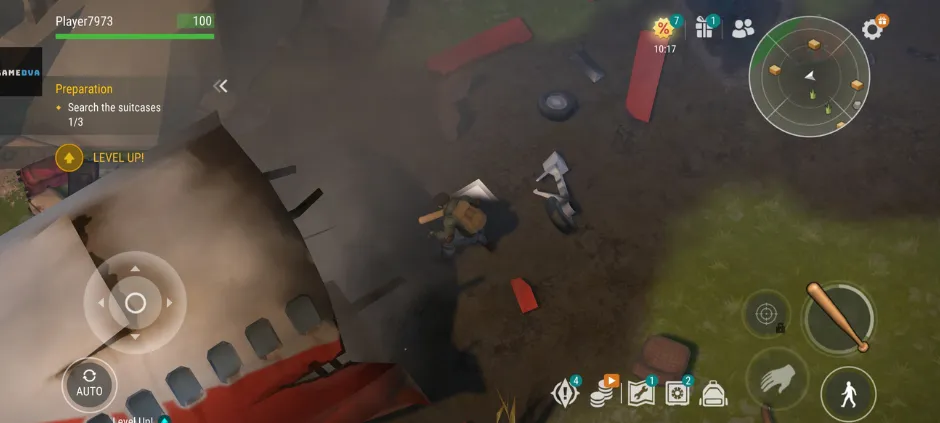
Task: Open the friends list icon
Action: tap(743, 29)
